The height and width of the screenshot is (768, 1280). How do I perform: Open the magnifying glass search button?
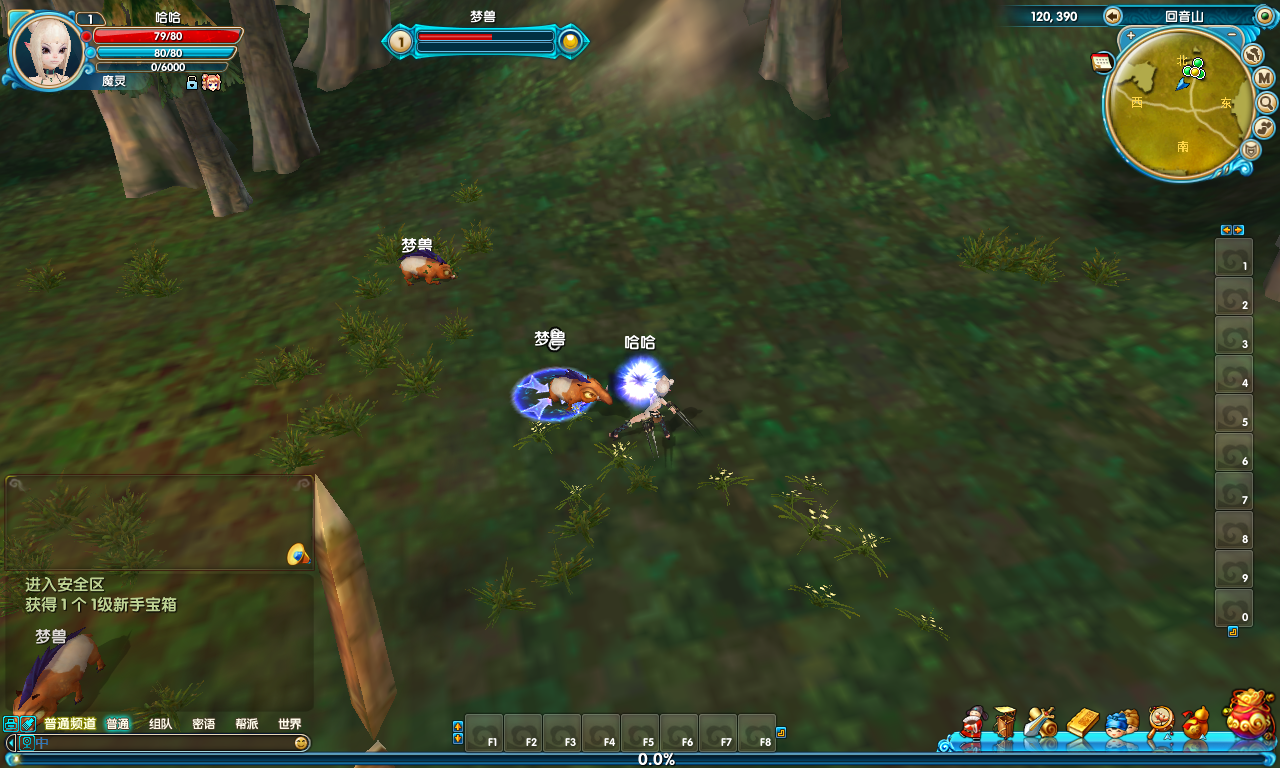(1266, 103)
